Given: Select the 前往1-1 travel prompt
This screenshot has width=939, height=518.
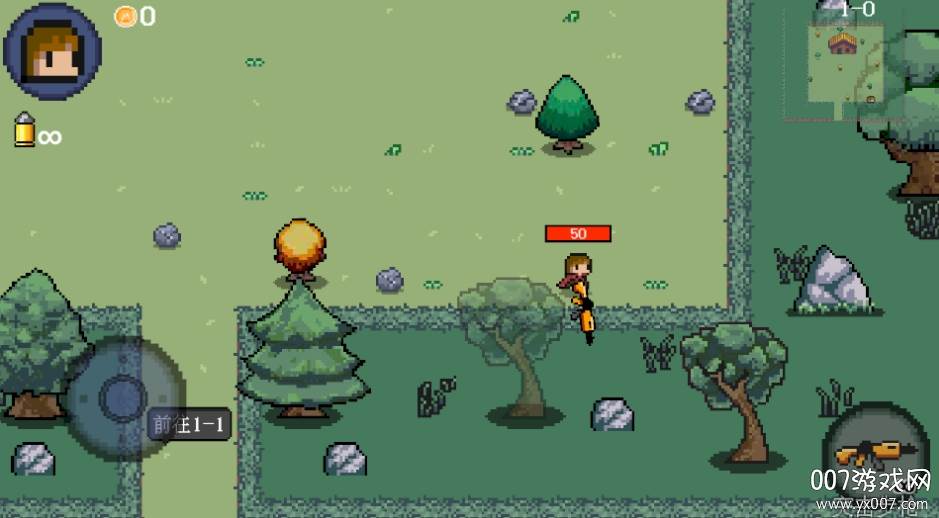Looking at the screenshot, I should pos(189,424).
